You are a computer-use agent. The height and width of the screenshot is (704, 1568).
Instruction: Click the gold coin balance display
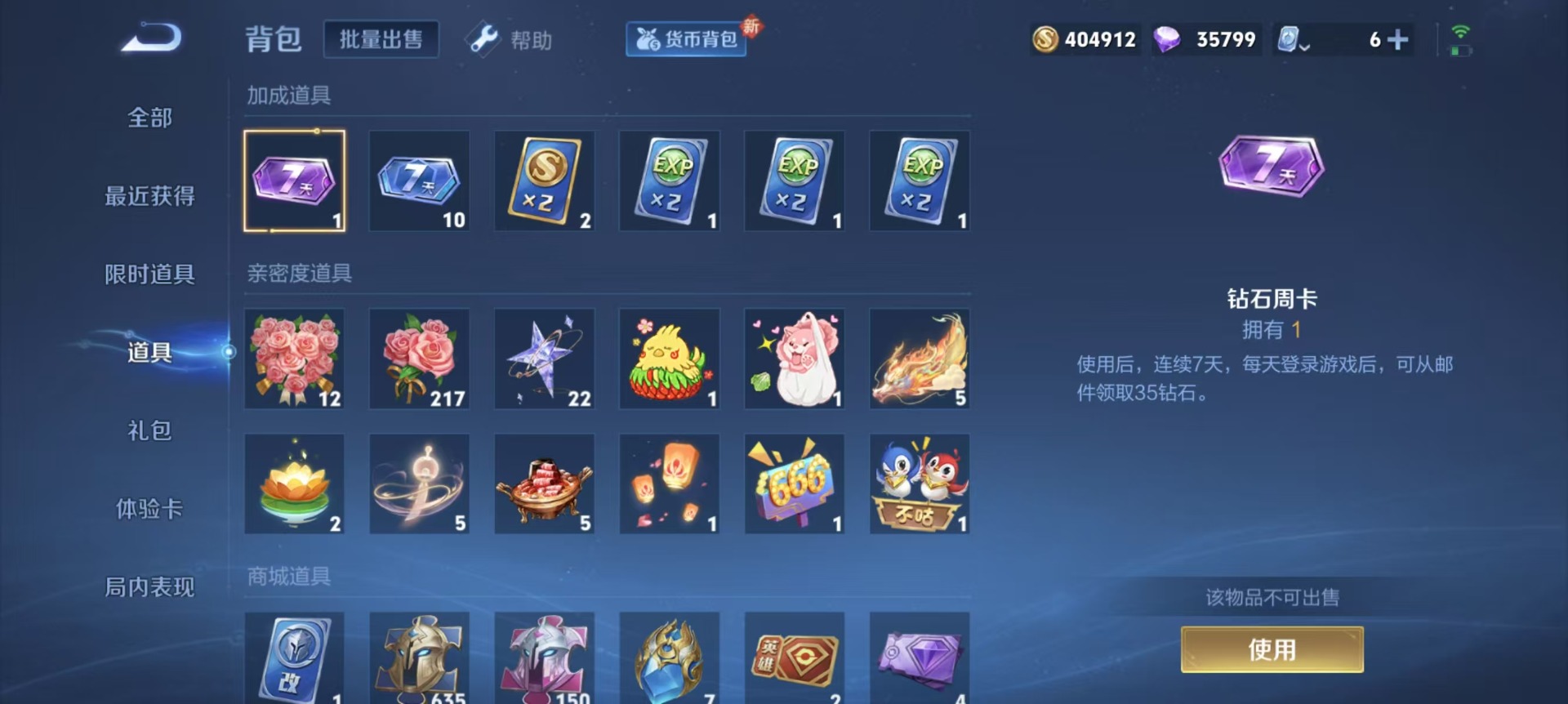[1082, 38]
